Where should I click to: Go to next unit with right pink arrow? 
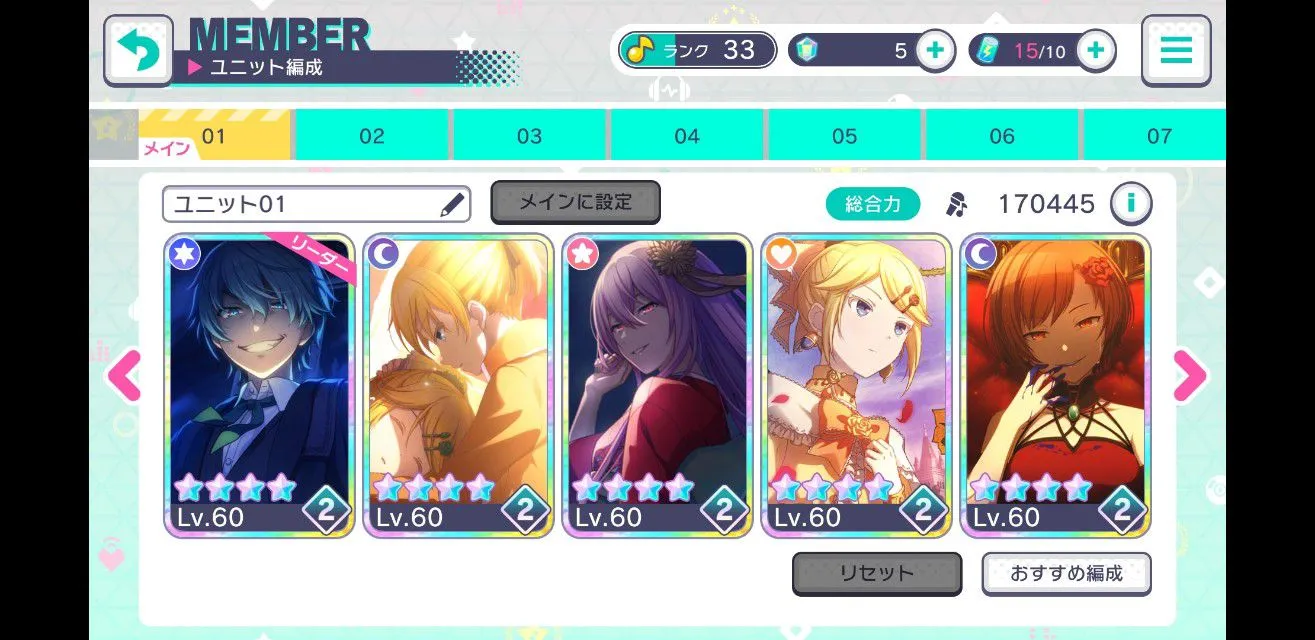pos(1189,377)
